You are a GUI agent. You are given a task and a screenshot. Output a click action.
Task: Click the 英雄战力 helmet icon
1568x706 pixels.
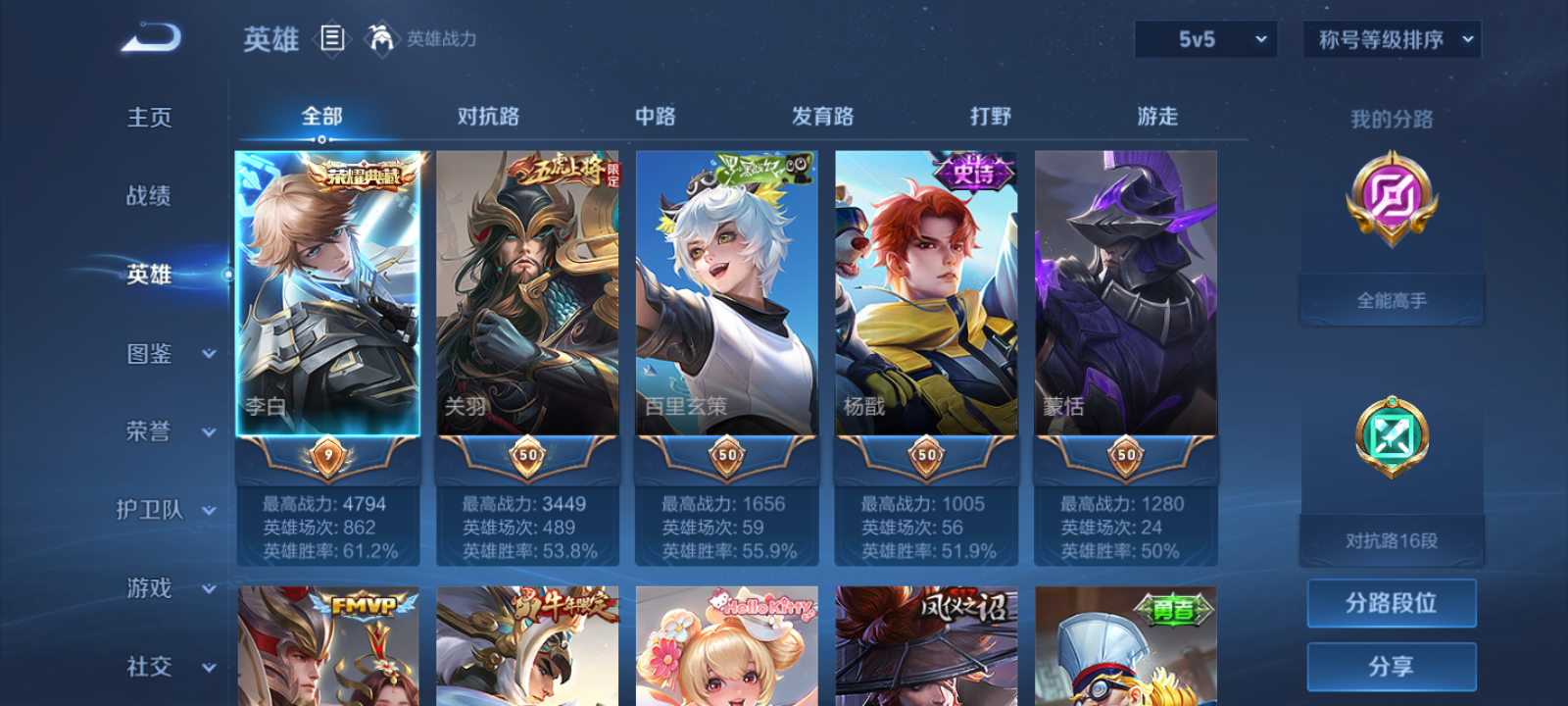381,39
